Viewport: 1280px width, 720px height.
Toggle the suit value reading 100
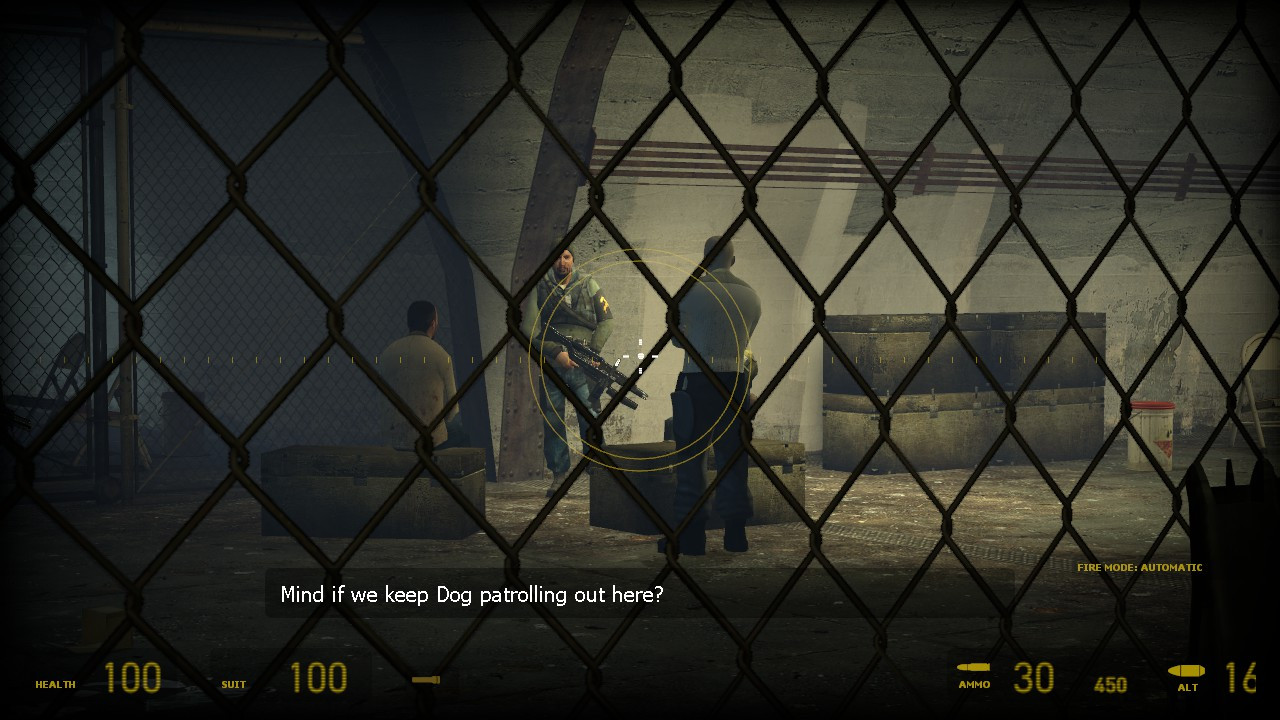click(318, 677)
